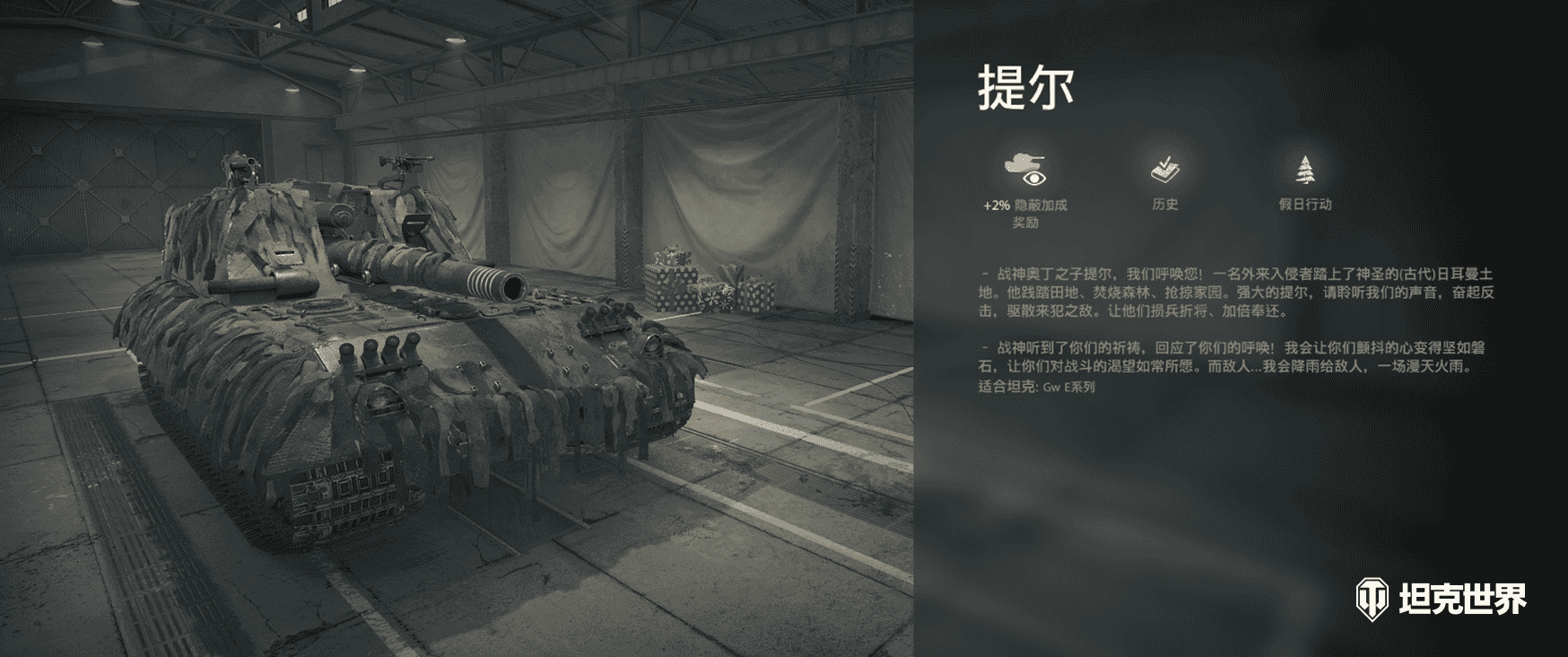Viewport: 1568px width, 657px height.
Task: Select the 历史 attribute tab
Action: [1166, 180]
